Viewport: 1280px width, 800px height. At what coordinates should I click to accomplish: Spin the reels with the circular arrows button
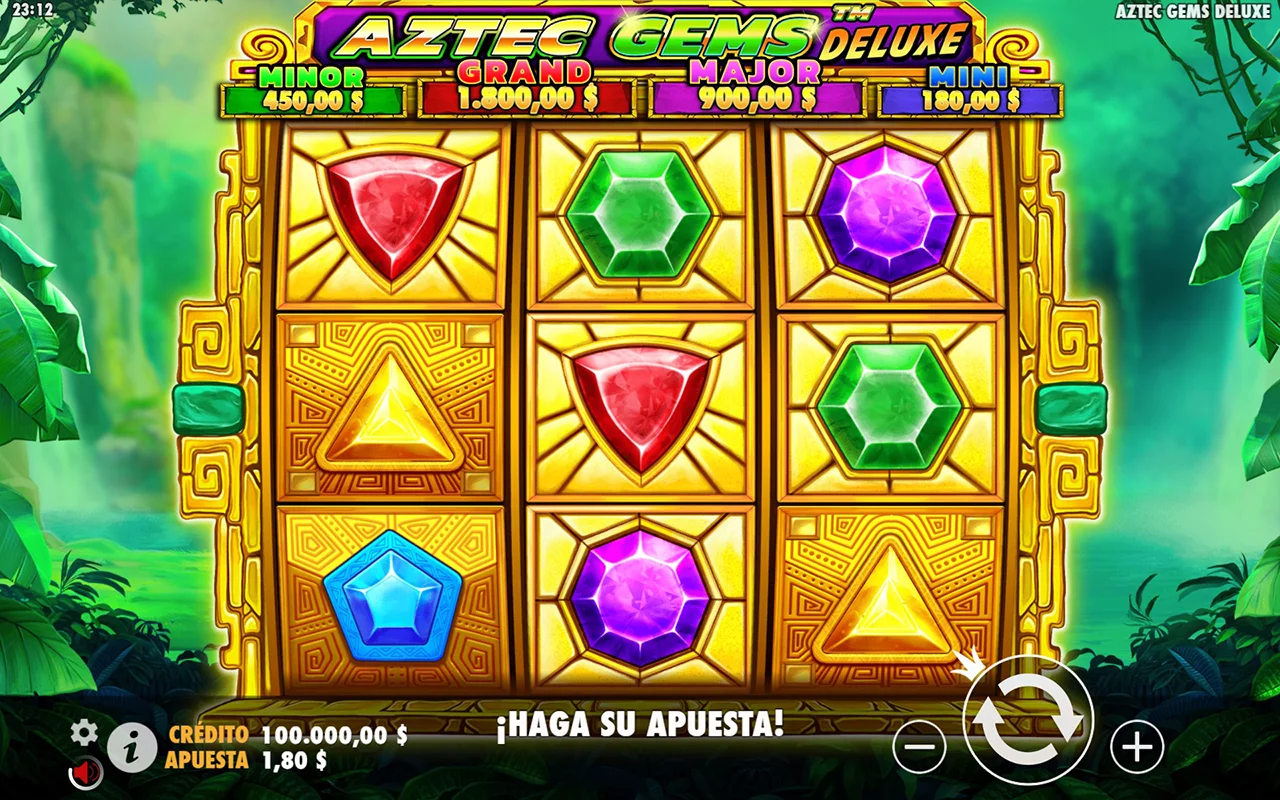tap(1027, 720)
